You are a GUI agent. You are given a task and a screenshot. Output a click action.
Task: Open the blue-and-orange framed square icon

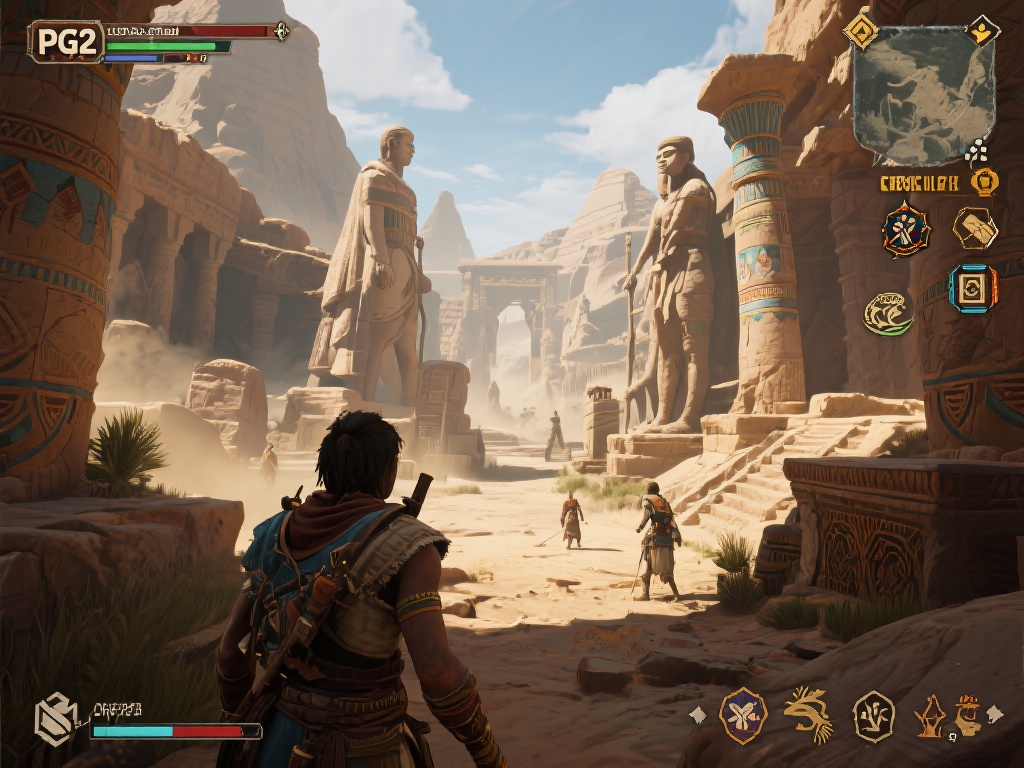(x=972, y=289)
